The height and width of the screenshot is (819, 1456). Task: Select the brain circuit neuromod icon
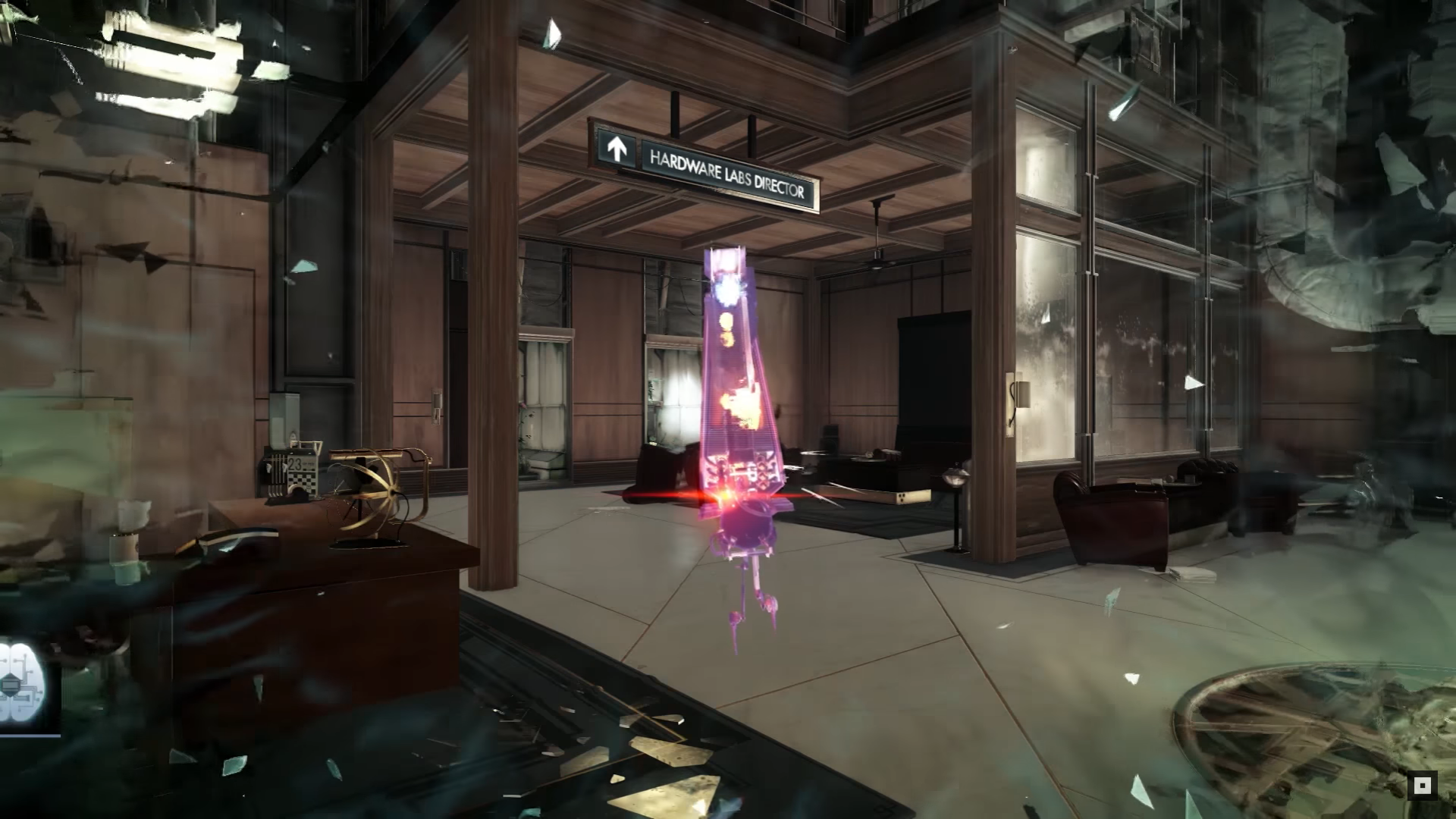23,685
